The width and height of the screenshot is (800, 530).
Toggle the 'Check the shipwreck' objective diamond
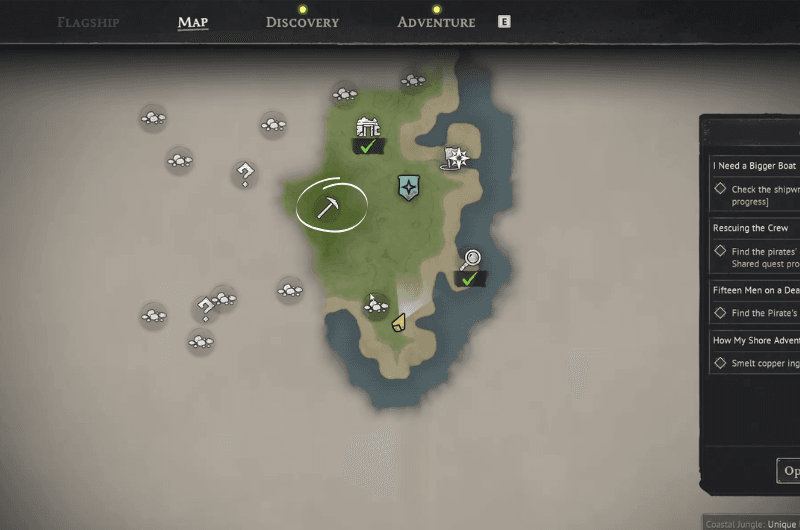tap(720, 188)
